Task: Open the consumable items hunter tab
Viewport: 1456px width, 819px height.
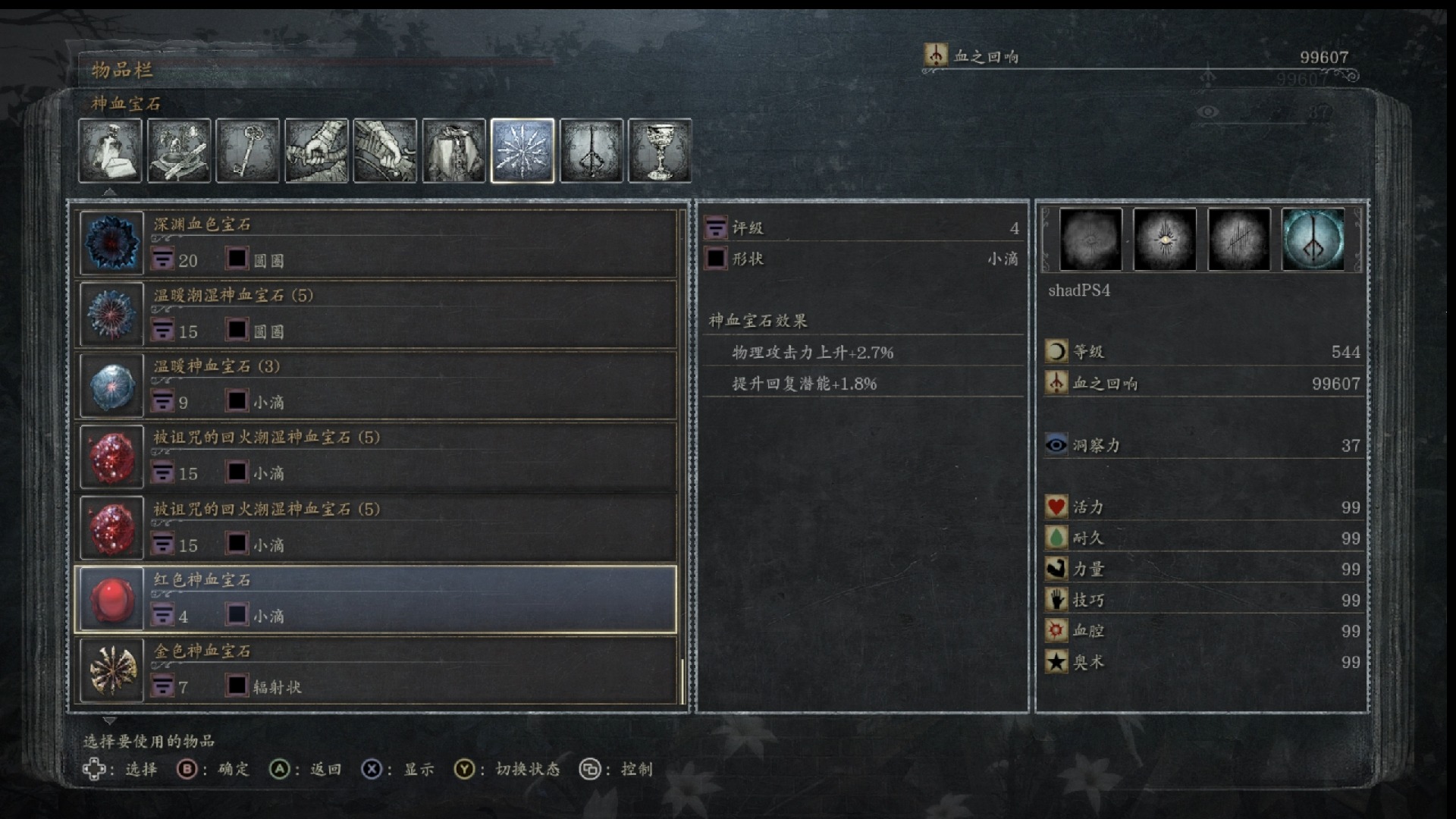Action: tap(110, 150)
